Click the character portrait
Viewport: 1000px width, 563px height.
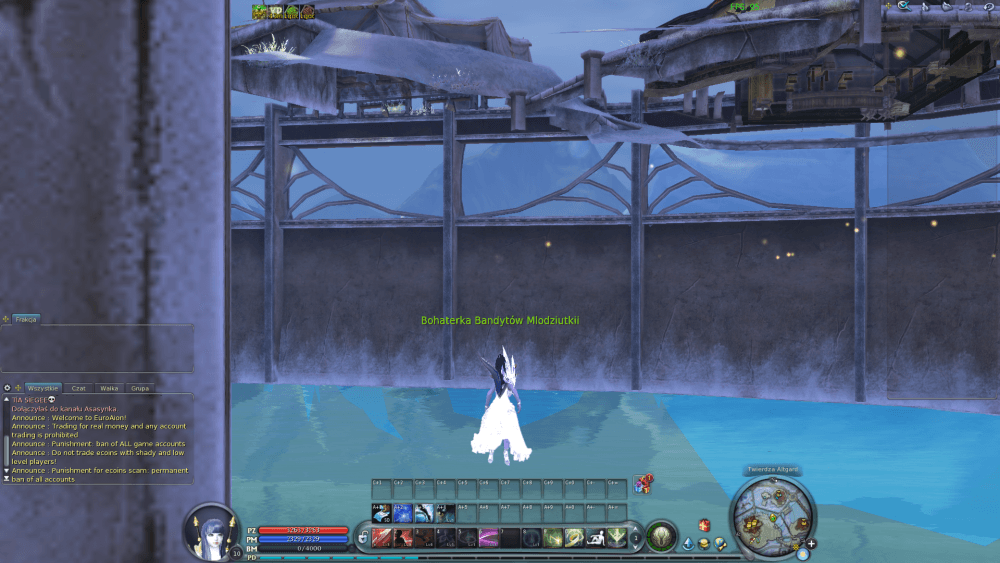[x=212, y=530]
